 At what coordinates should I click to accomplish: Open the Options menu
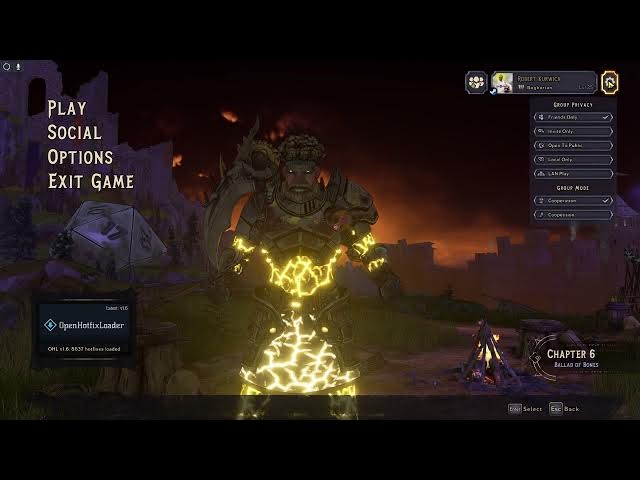click(x=80, y=156)
